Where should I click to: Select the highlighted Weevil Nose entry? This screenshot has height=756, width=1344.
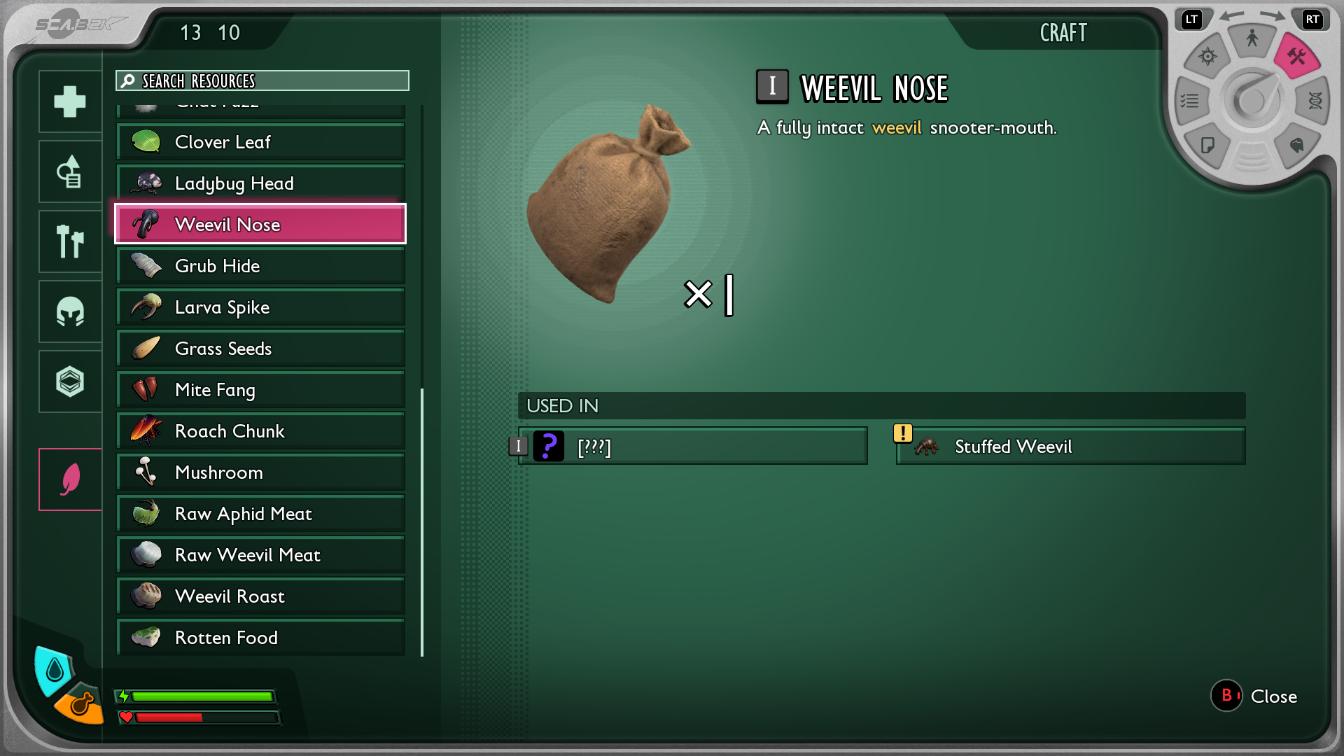tap(261, 224)
